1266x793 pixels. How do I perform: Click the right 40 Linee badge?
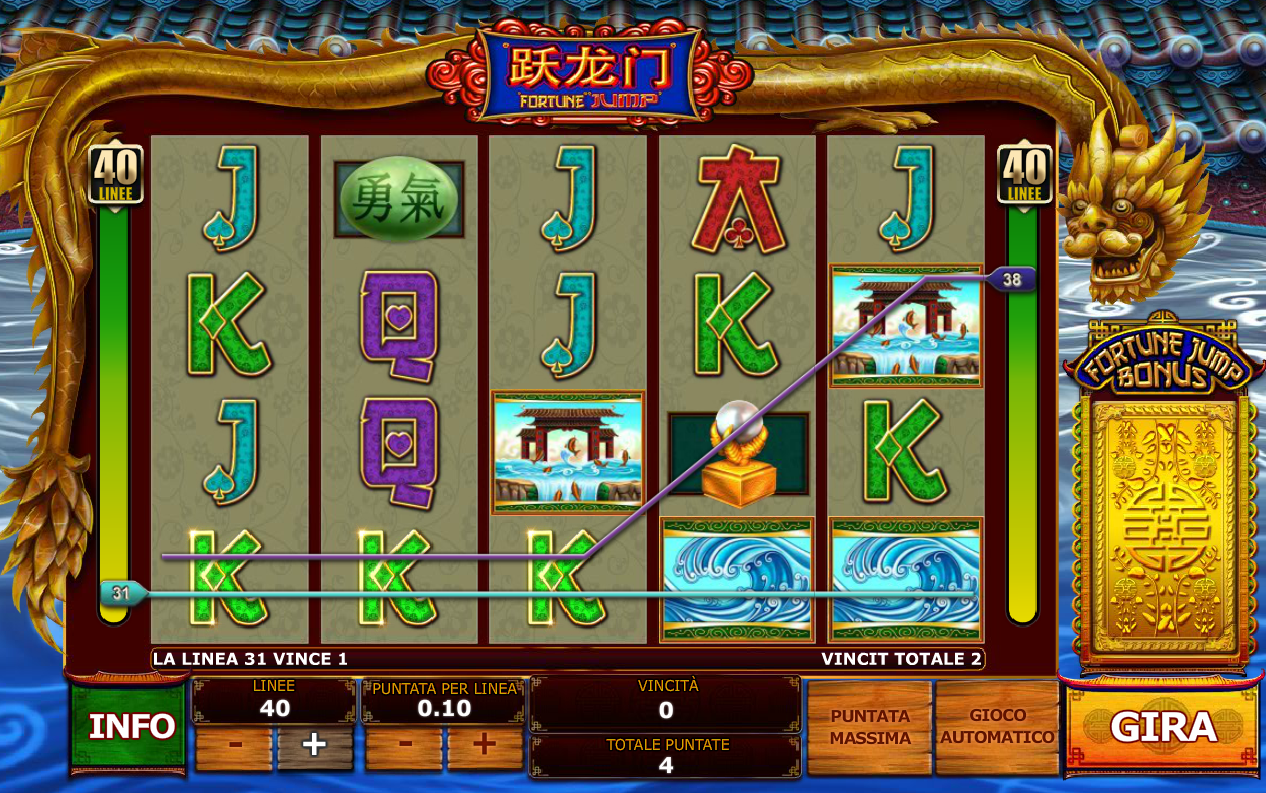tap(1025, 174)
